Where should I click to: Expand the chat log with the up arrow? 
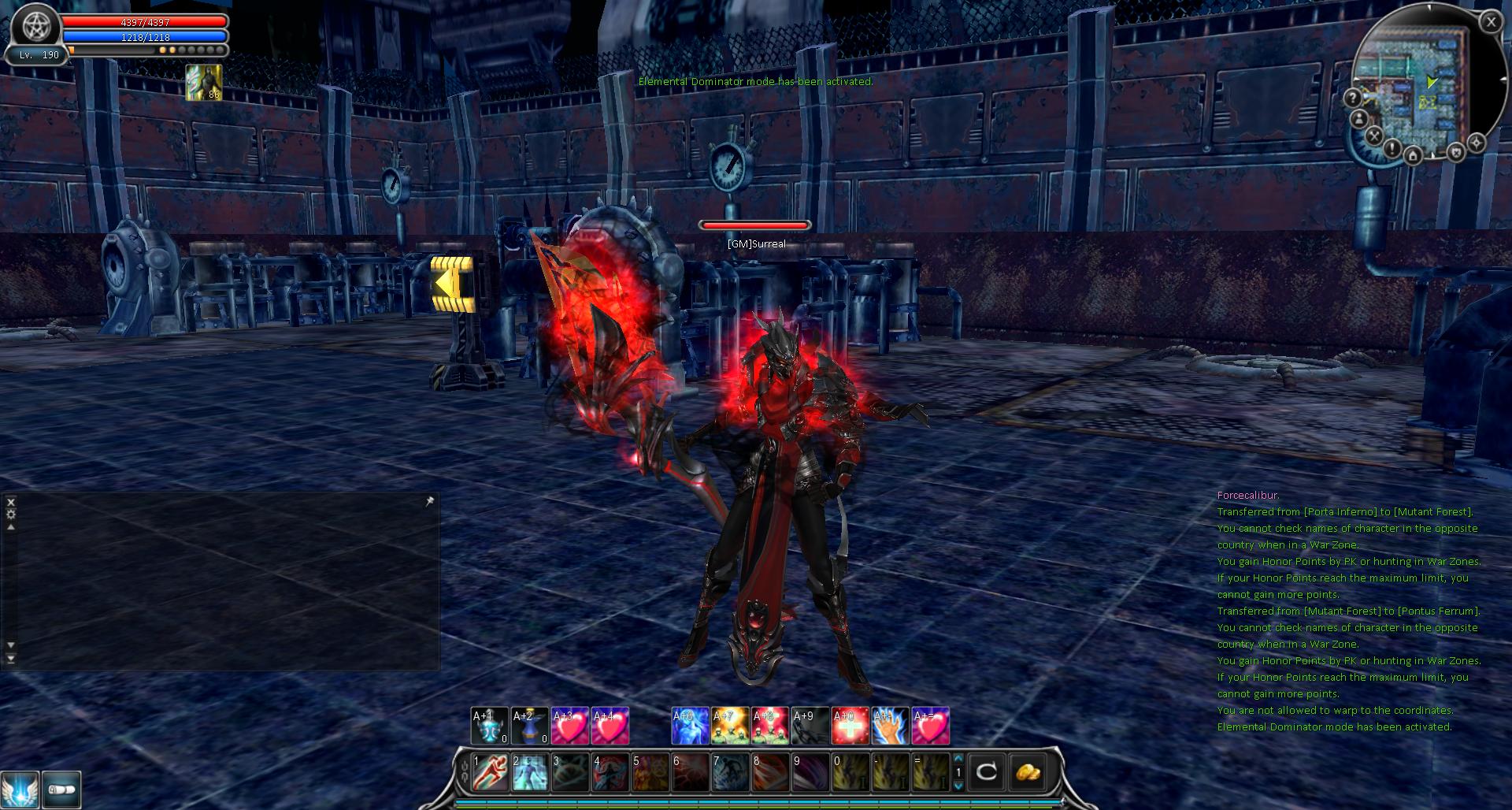(10, 527)
